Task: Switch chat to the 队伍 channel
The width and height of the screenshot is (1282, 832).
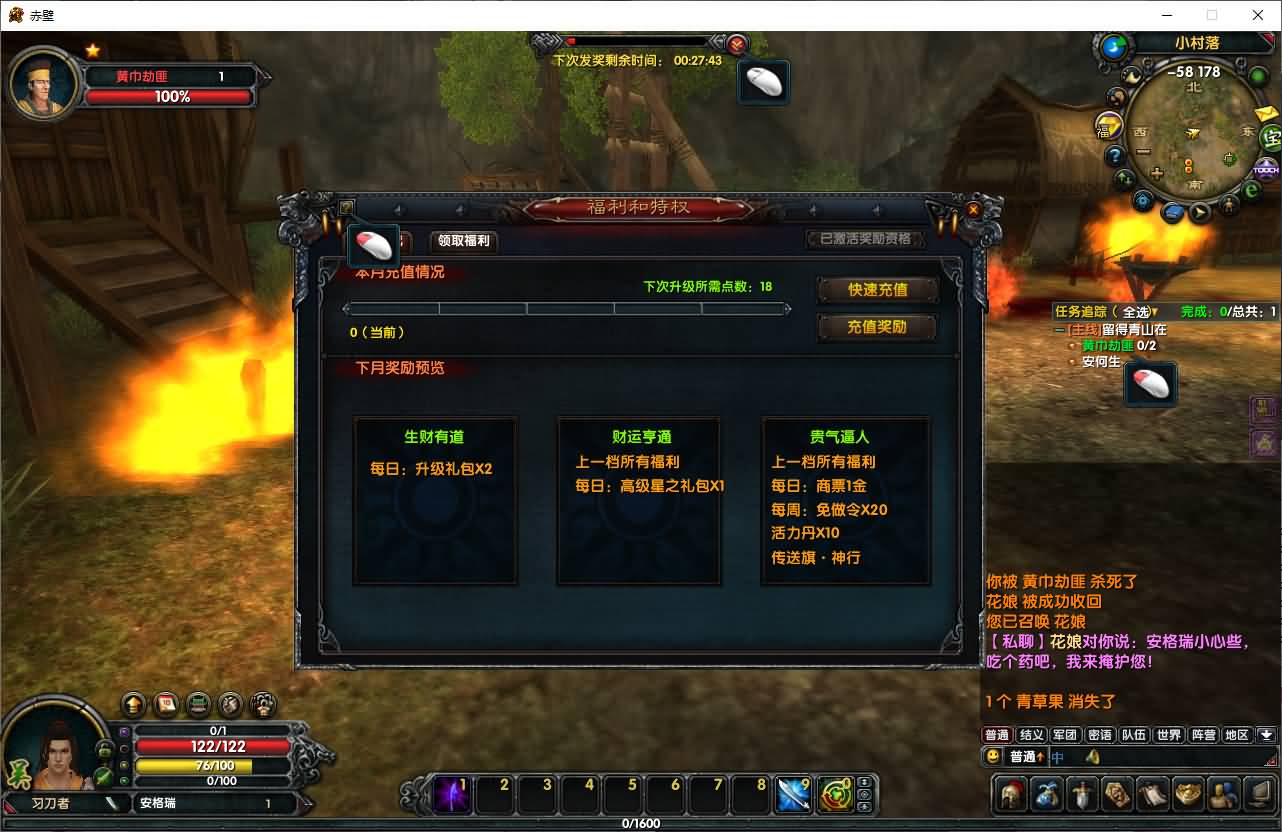Action: pos(1133,735)
